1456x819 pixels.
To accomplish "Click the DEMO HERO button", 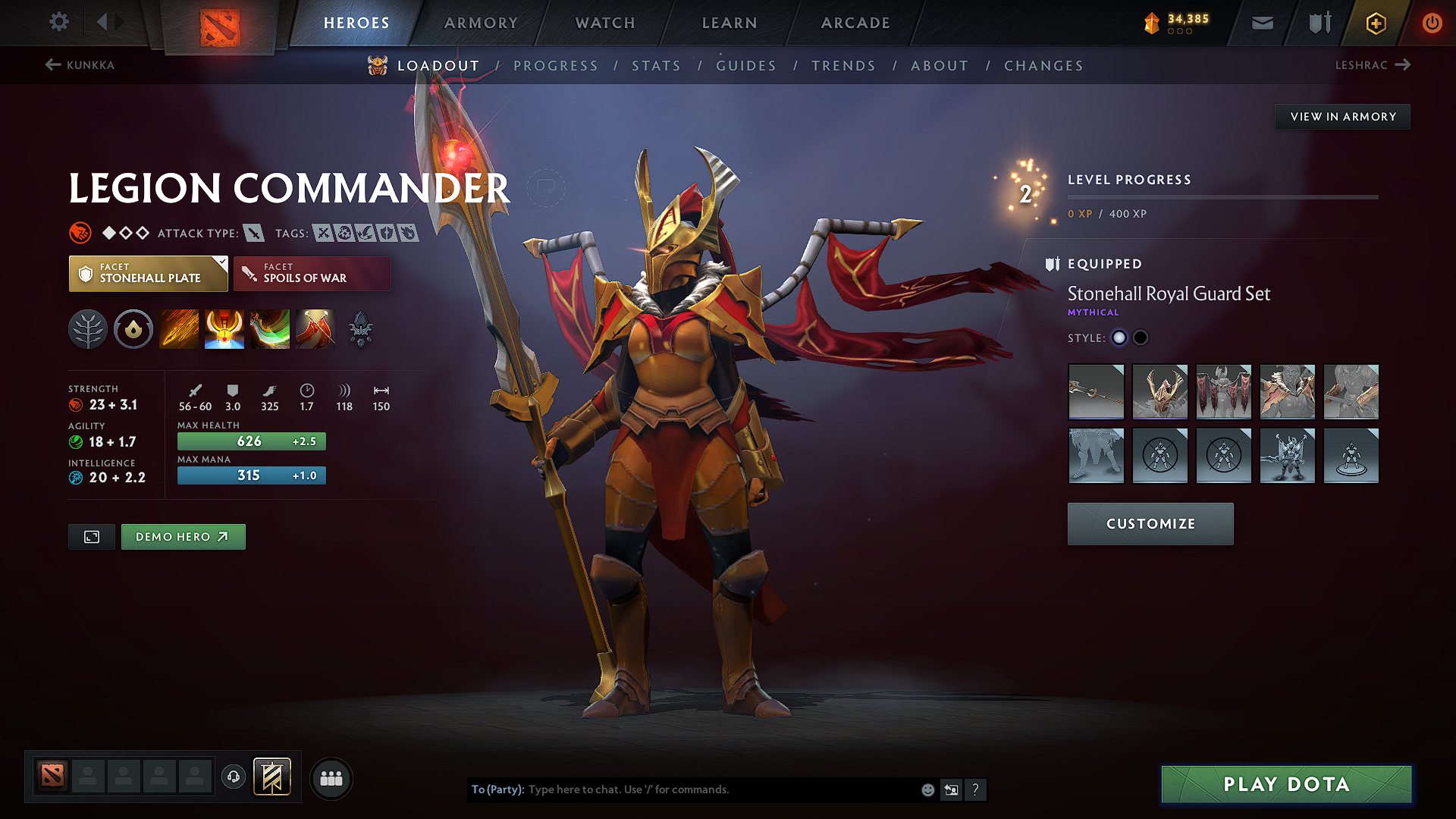I will click(183, 536).
